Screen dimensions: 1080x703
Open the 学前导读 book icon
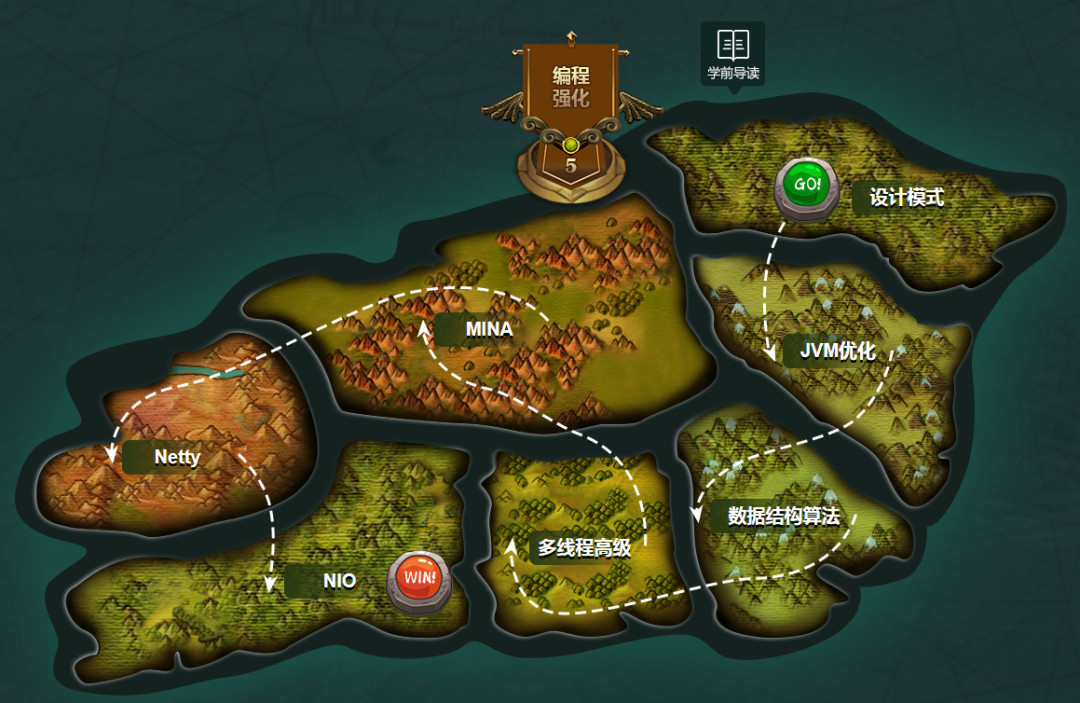733,46
